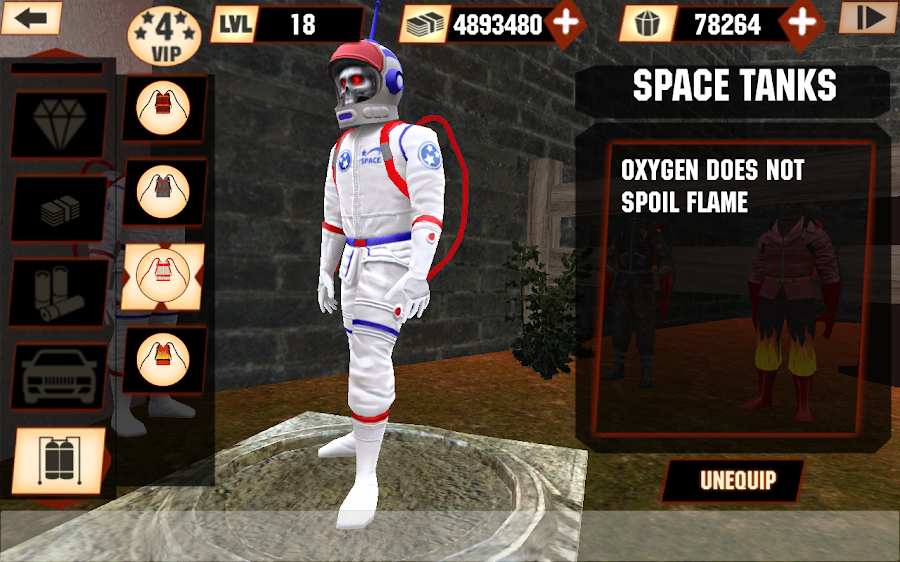Show the car vehicles category
The height and width of the screenshot is (562, 900).
click(59, 376)
